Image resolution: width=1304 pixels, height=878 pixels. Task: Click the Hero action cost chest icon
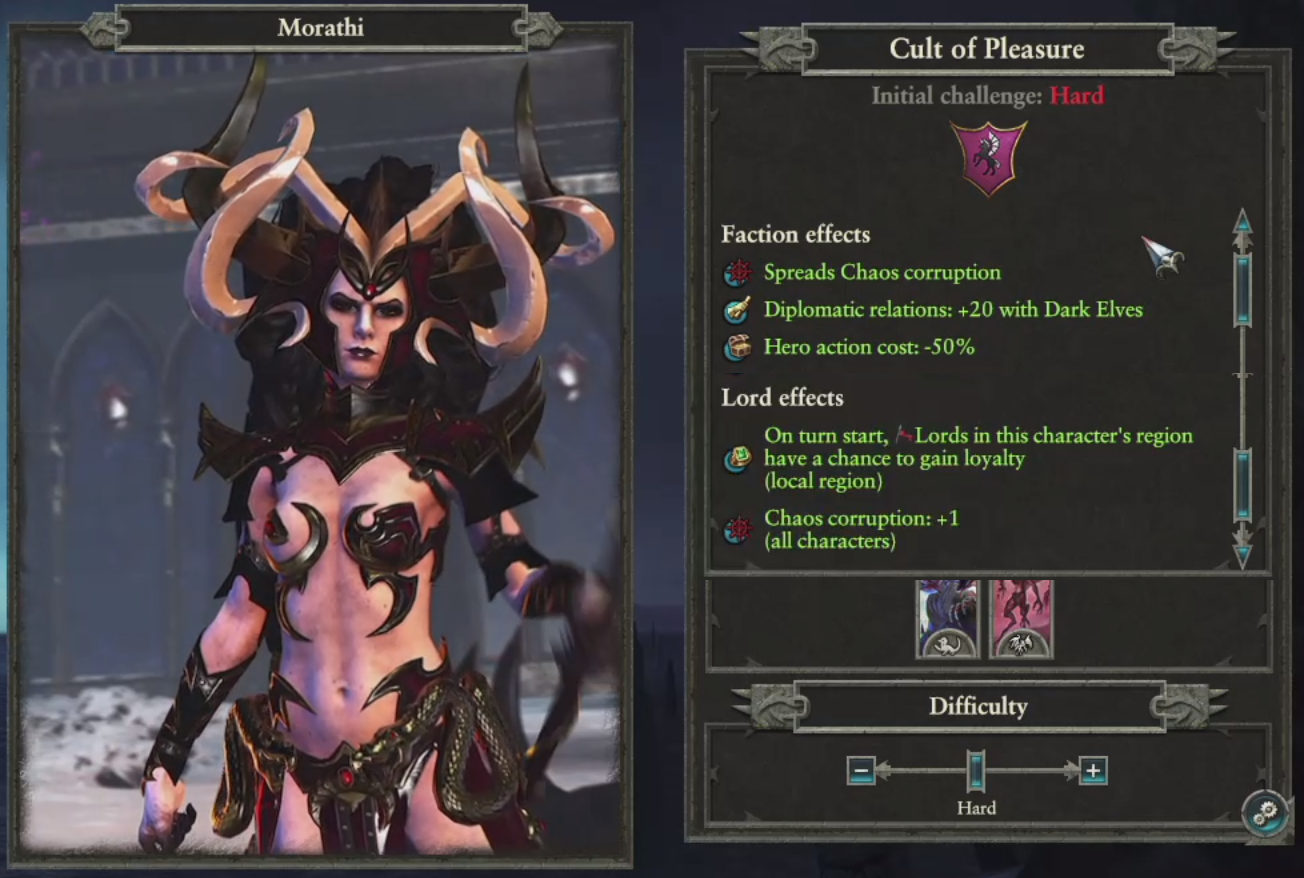(x=738, y=348)
